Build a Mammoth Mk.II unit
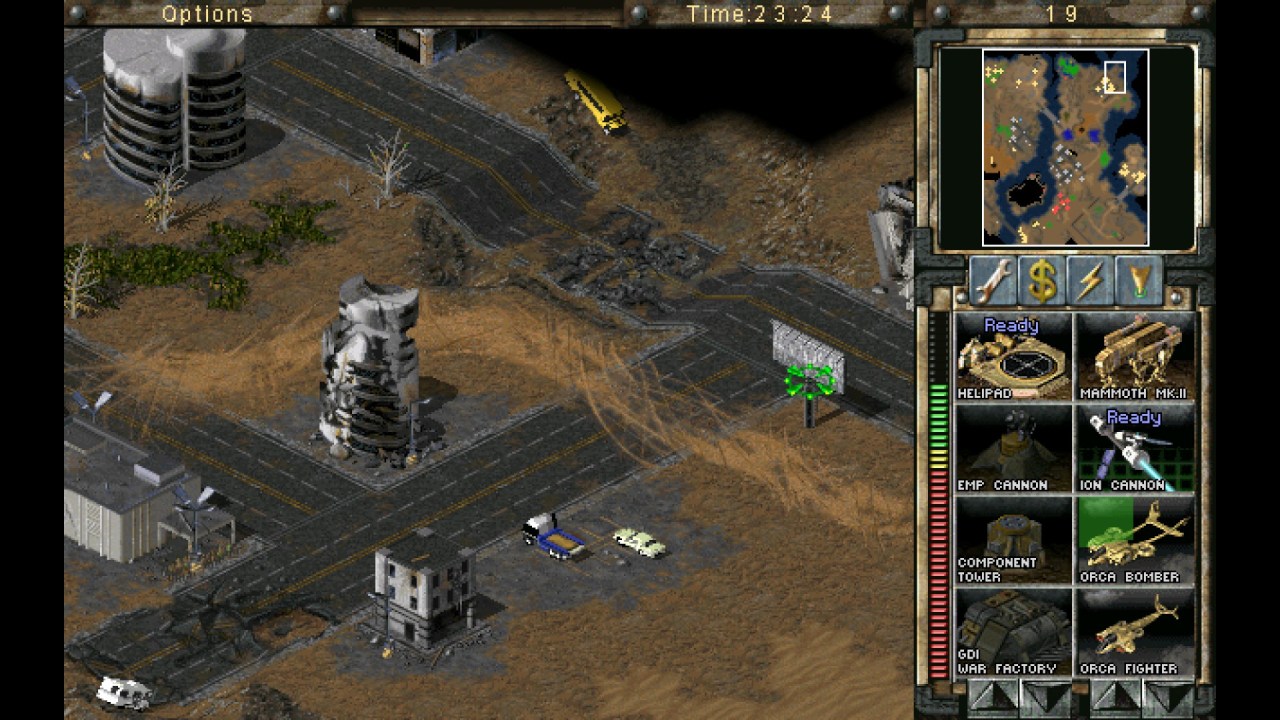Image resolution: width=1280 pixels, height=720 pixels. pos(1135,357)
